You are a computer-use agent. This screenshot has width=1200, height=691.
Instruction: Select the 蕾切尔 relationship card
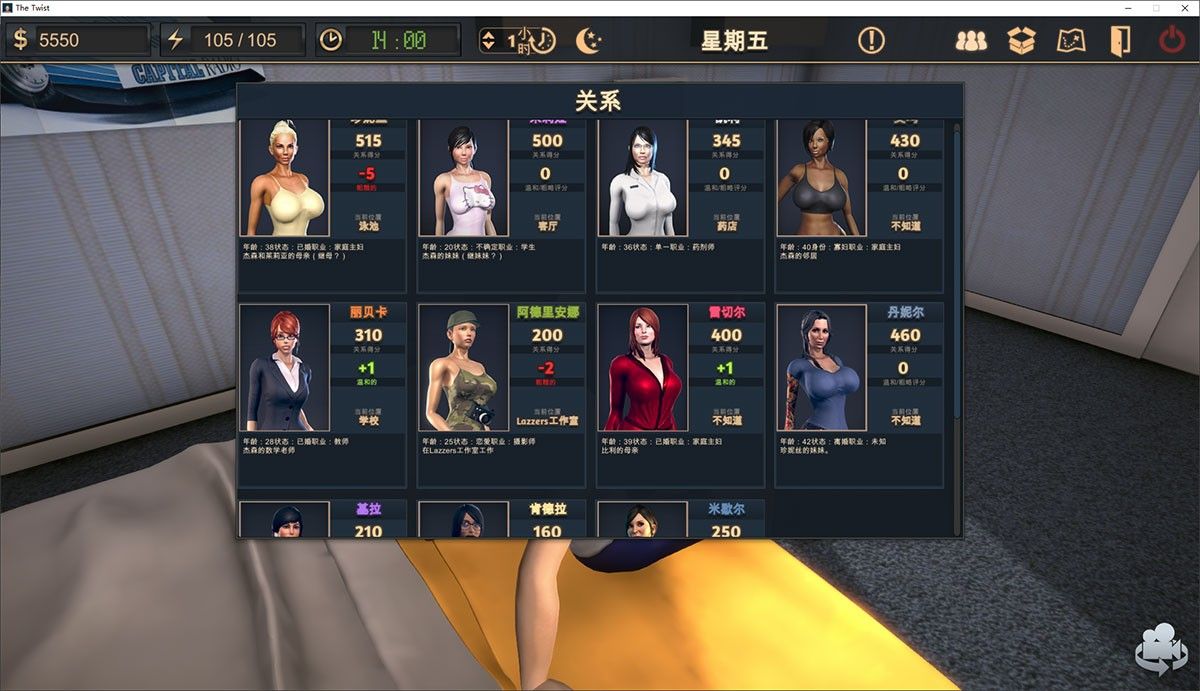pyautogui.click(x=680, y=394)
